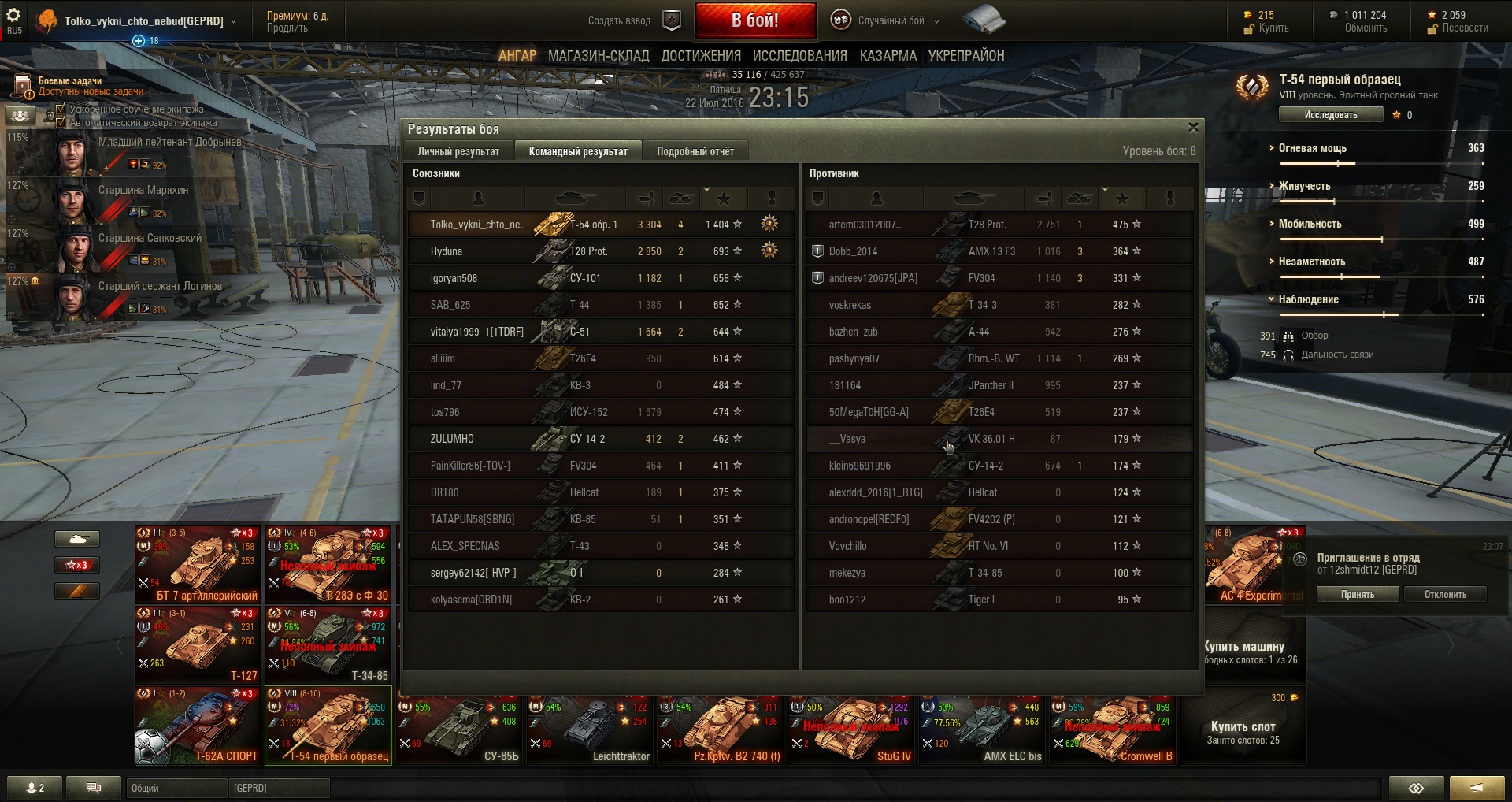Close the battle results window
Viewport: 1512px width, 802px height.
pos(1193,128)
